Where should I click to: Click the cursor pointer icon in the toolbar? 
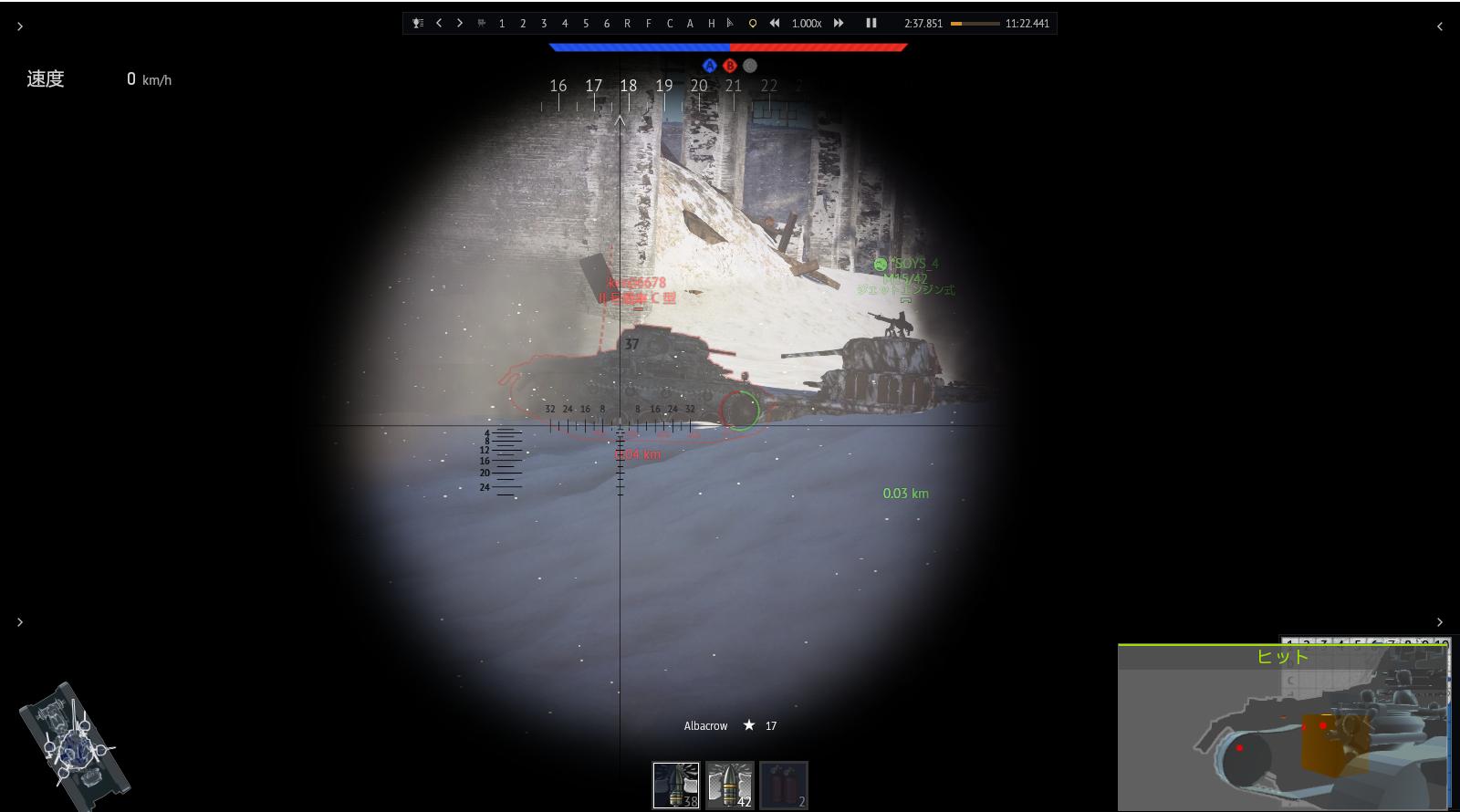729,22
